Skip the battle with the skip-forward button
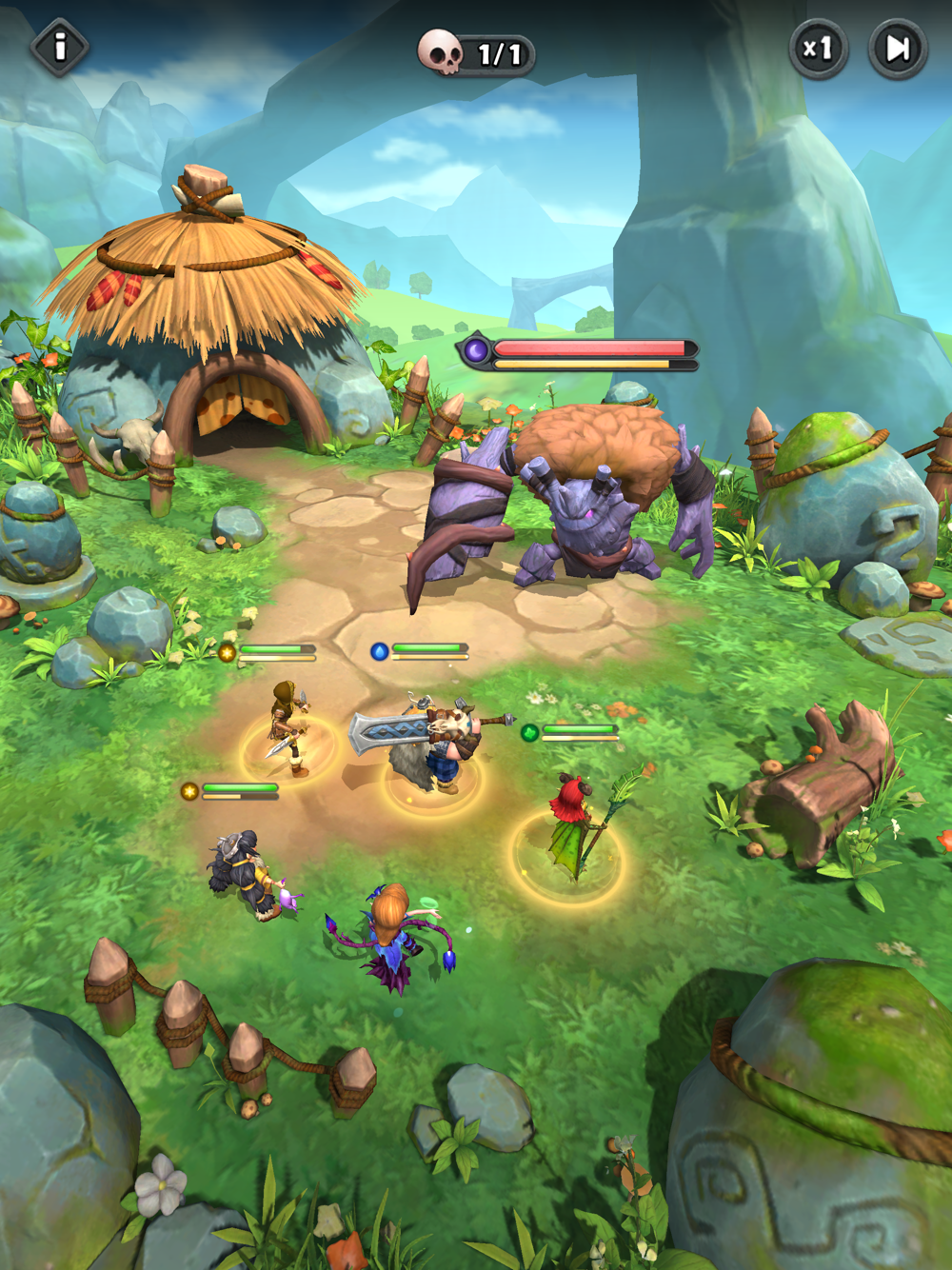This screenshot has width=952, height=1270. point(898,49)
